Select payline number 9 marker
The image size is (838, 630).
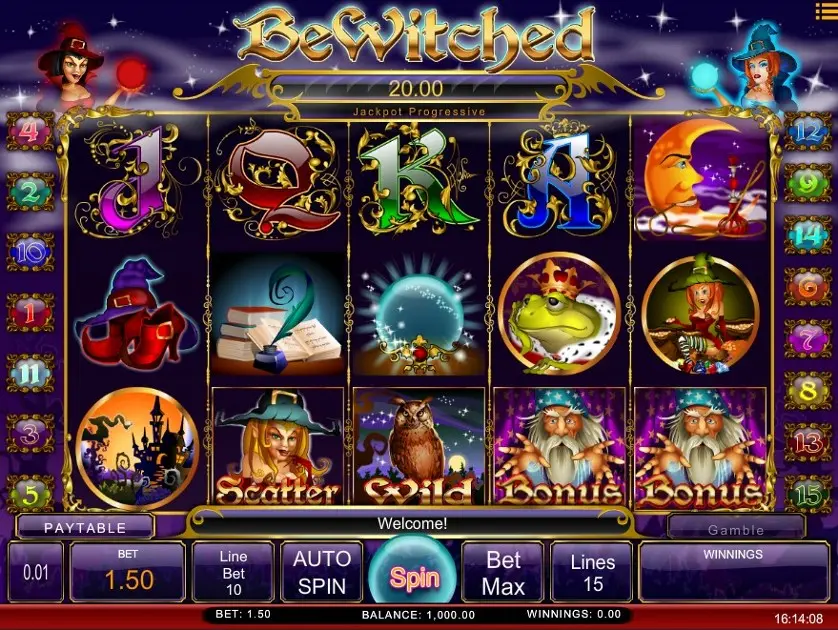805,183
